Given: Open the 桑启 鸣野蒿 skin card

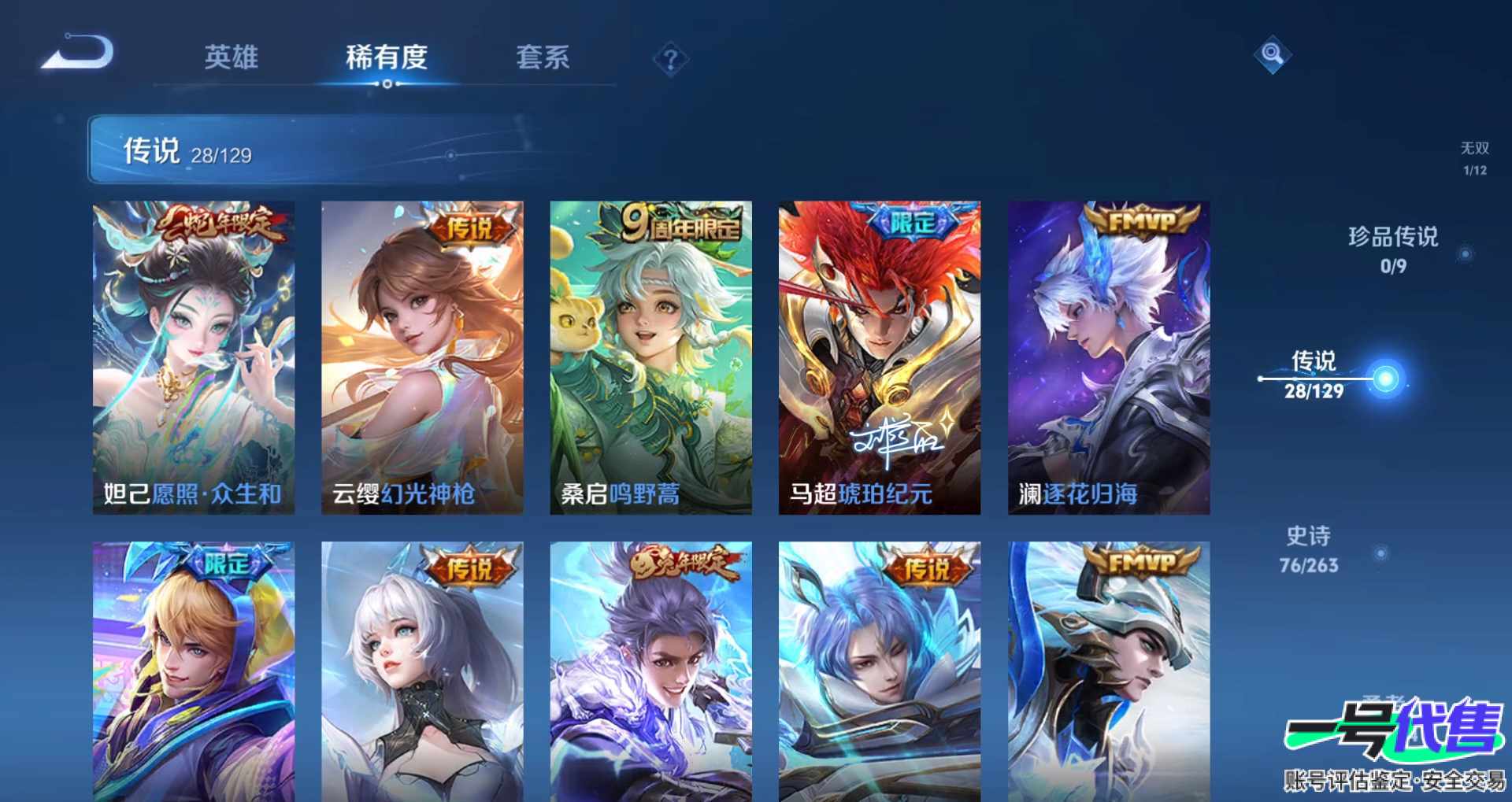Looking at the screenshot, I should [650, 357].
